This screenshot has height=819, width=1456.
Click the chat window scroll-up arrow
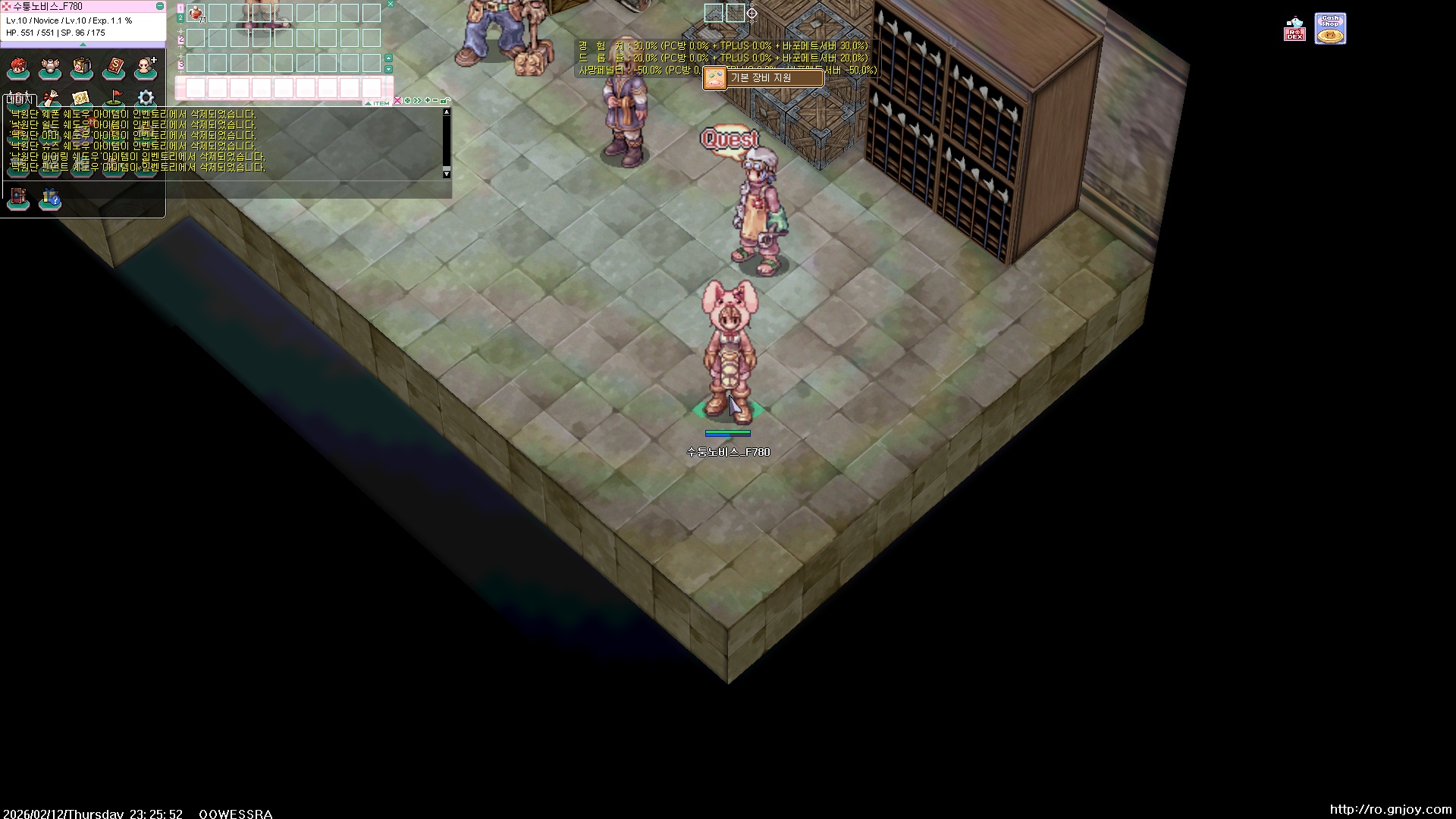447,112
